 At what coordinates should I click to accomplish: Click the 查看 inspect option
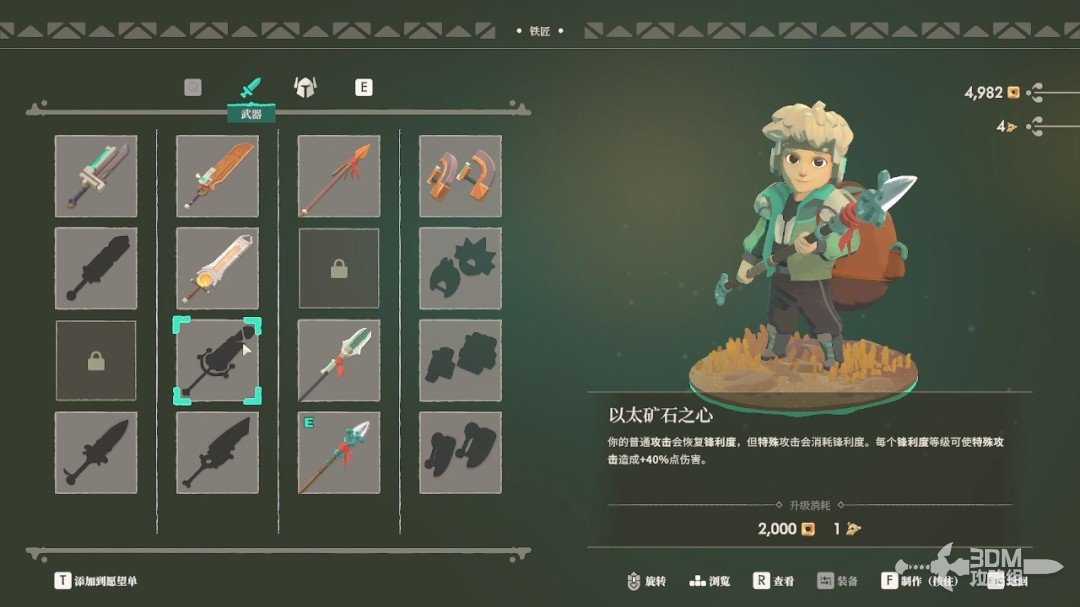click(774, 581)
